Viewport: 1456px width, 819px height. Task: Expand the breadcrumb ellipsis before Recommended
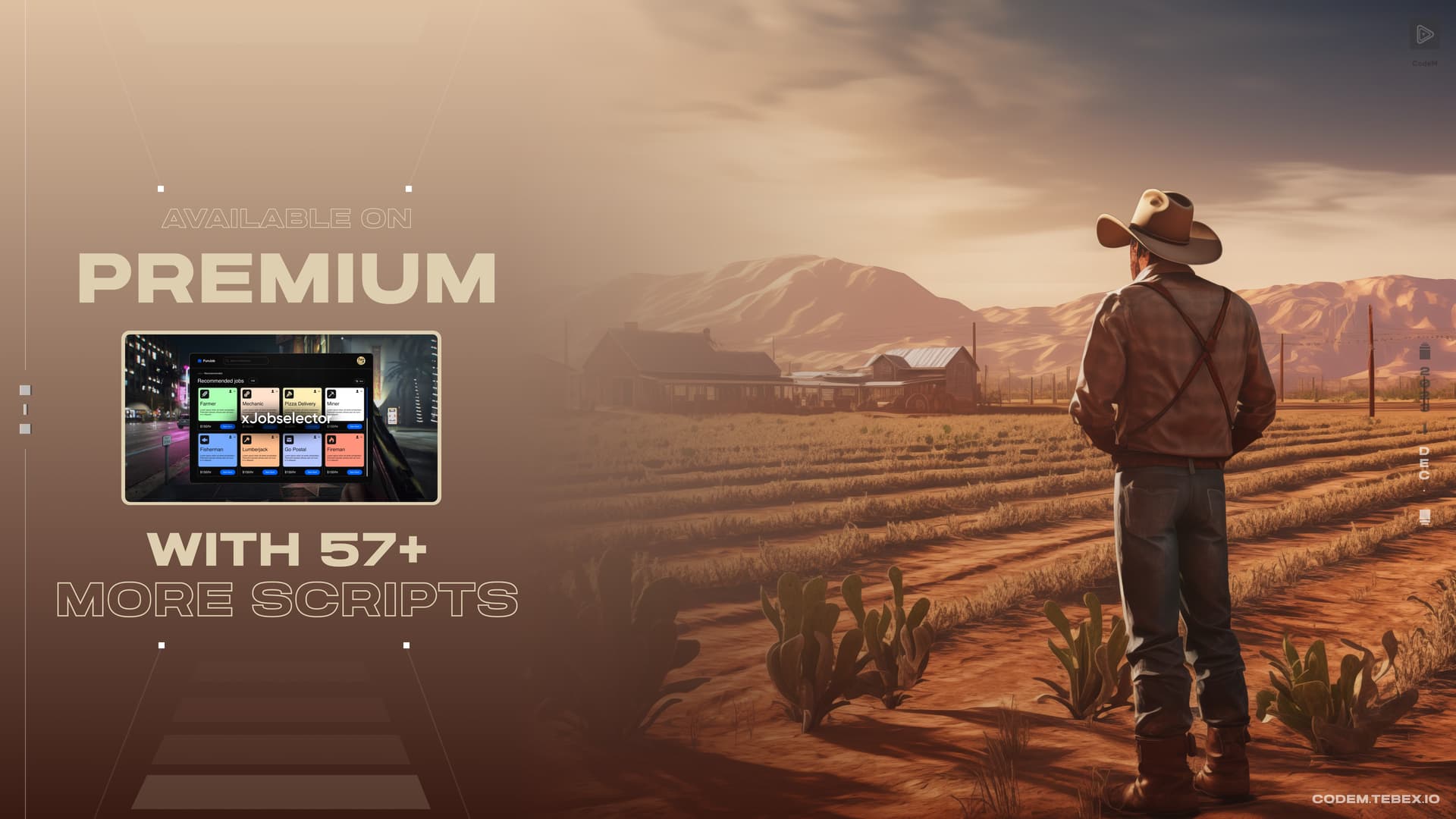[x=199, y=373]
